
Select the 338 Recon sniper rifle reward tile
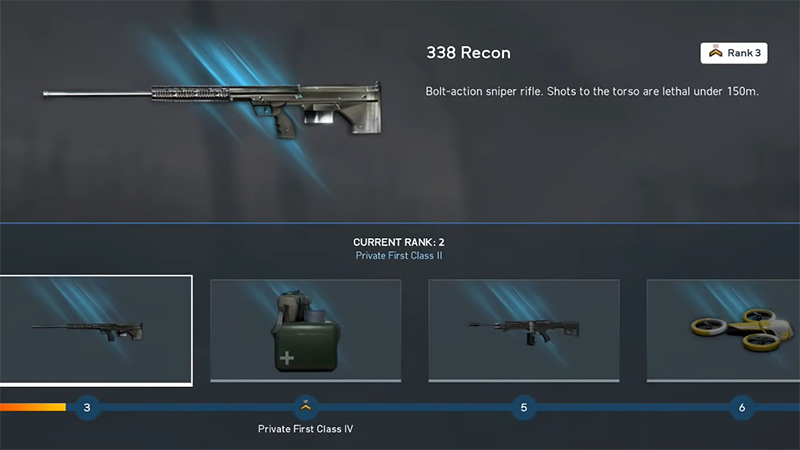pos(95,329)
